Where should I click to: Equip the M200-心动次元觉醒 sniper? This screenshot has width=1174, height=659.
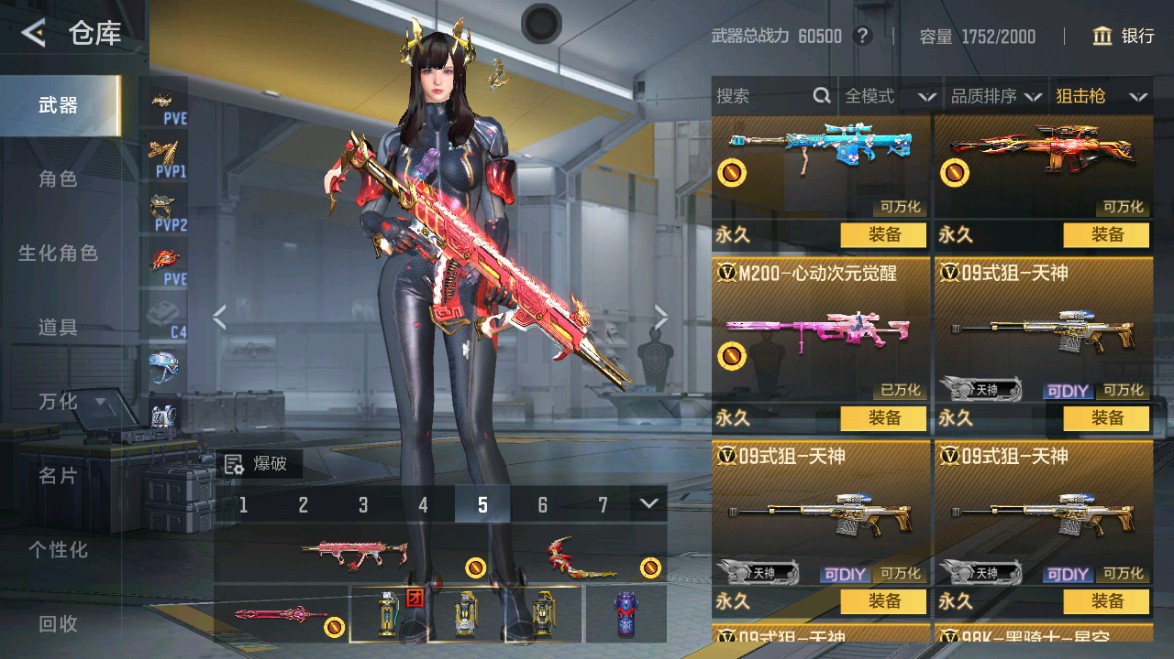pyautogui.click(x=884, y=418)
